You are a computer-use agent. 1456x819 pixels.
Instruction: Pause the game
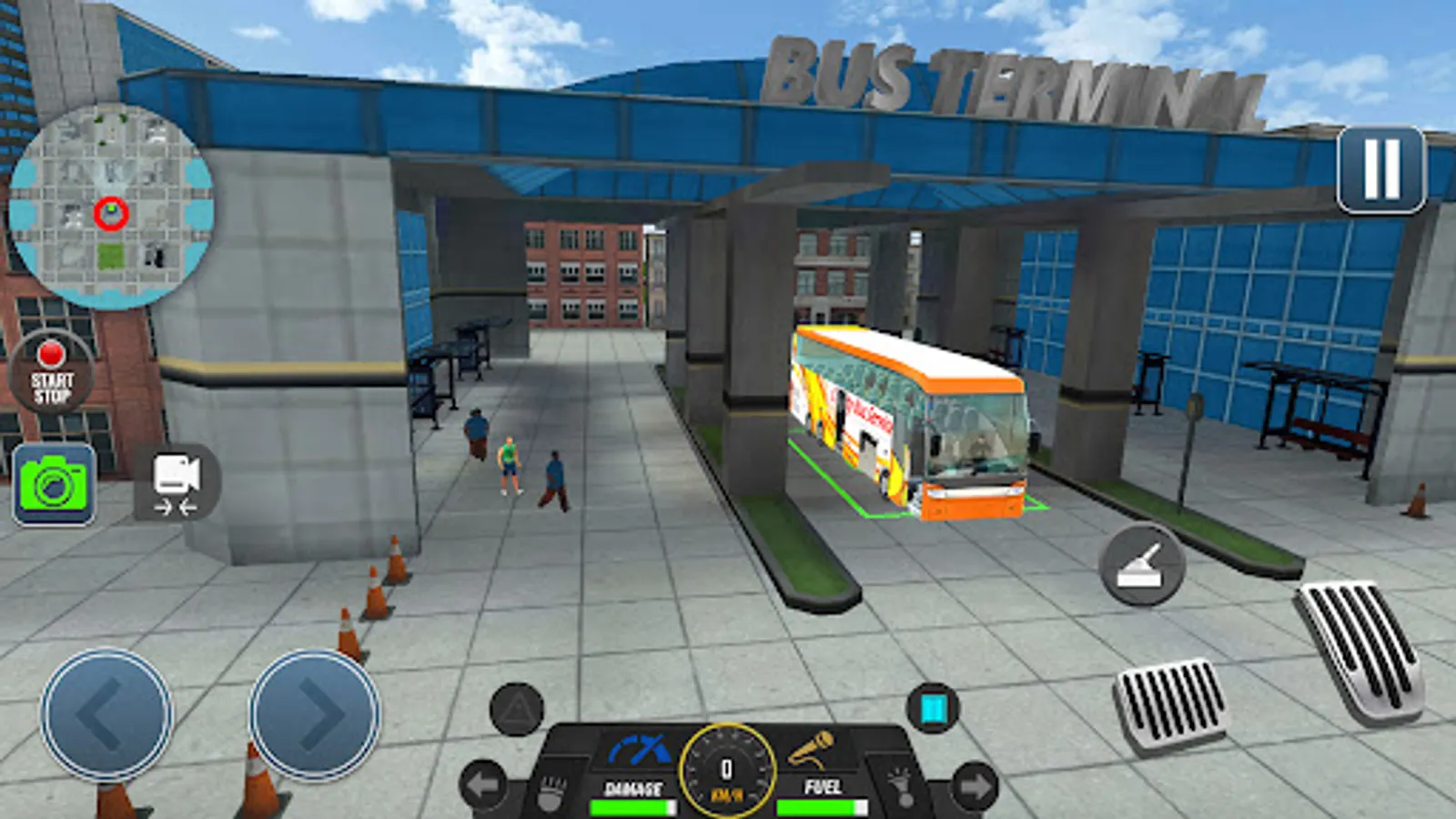(x=1382, y=167)
